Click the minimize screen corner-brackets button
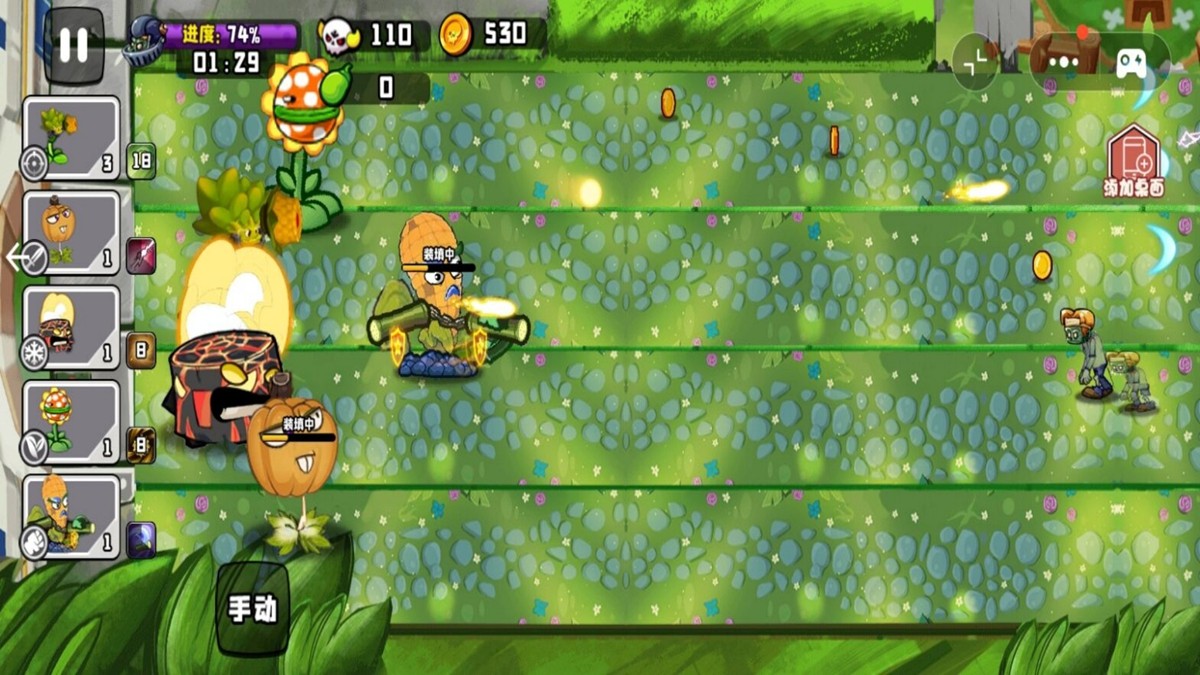 tap(975, 61)
